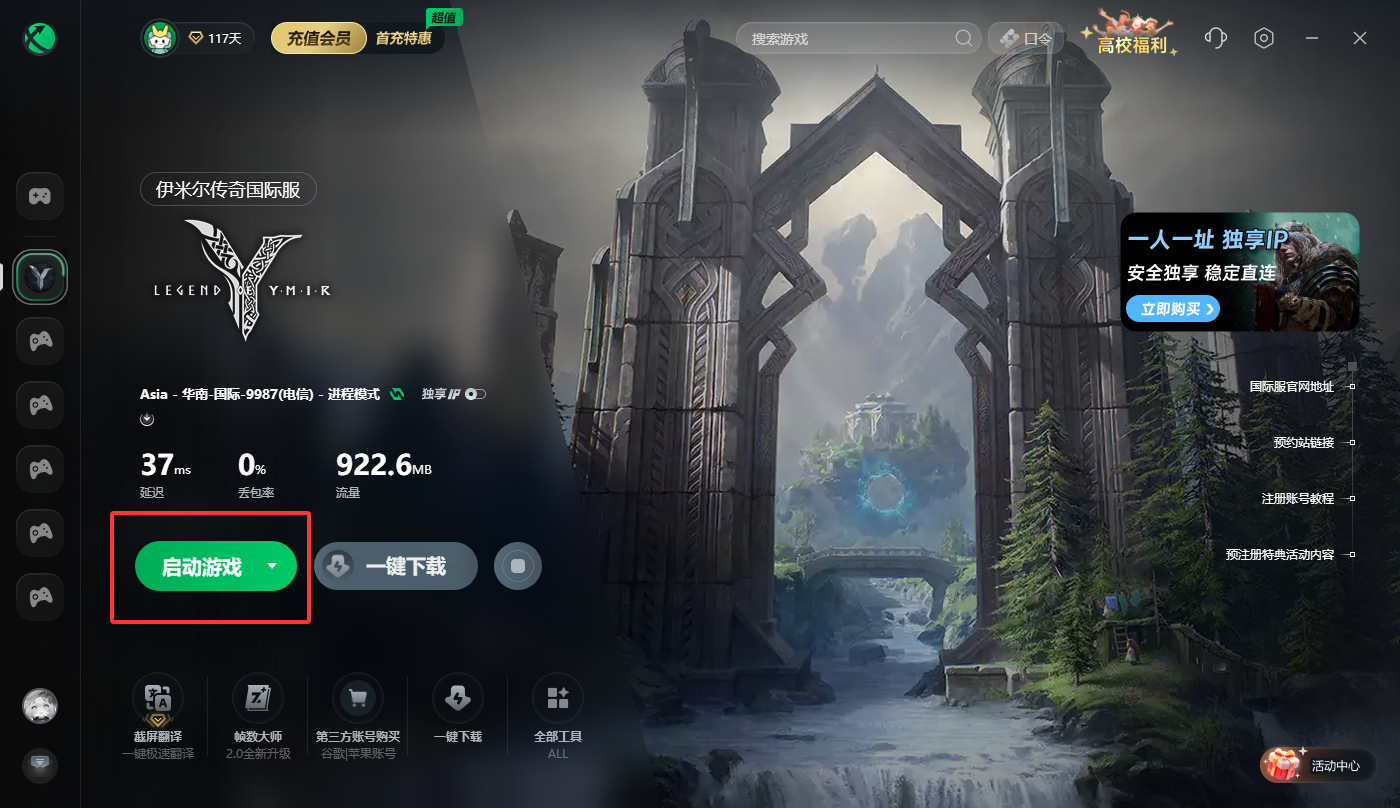Toggle the 独享IP switch
This screenshot has width=1400, height=808.
pos(475,394)
